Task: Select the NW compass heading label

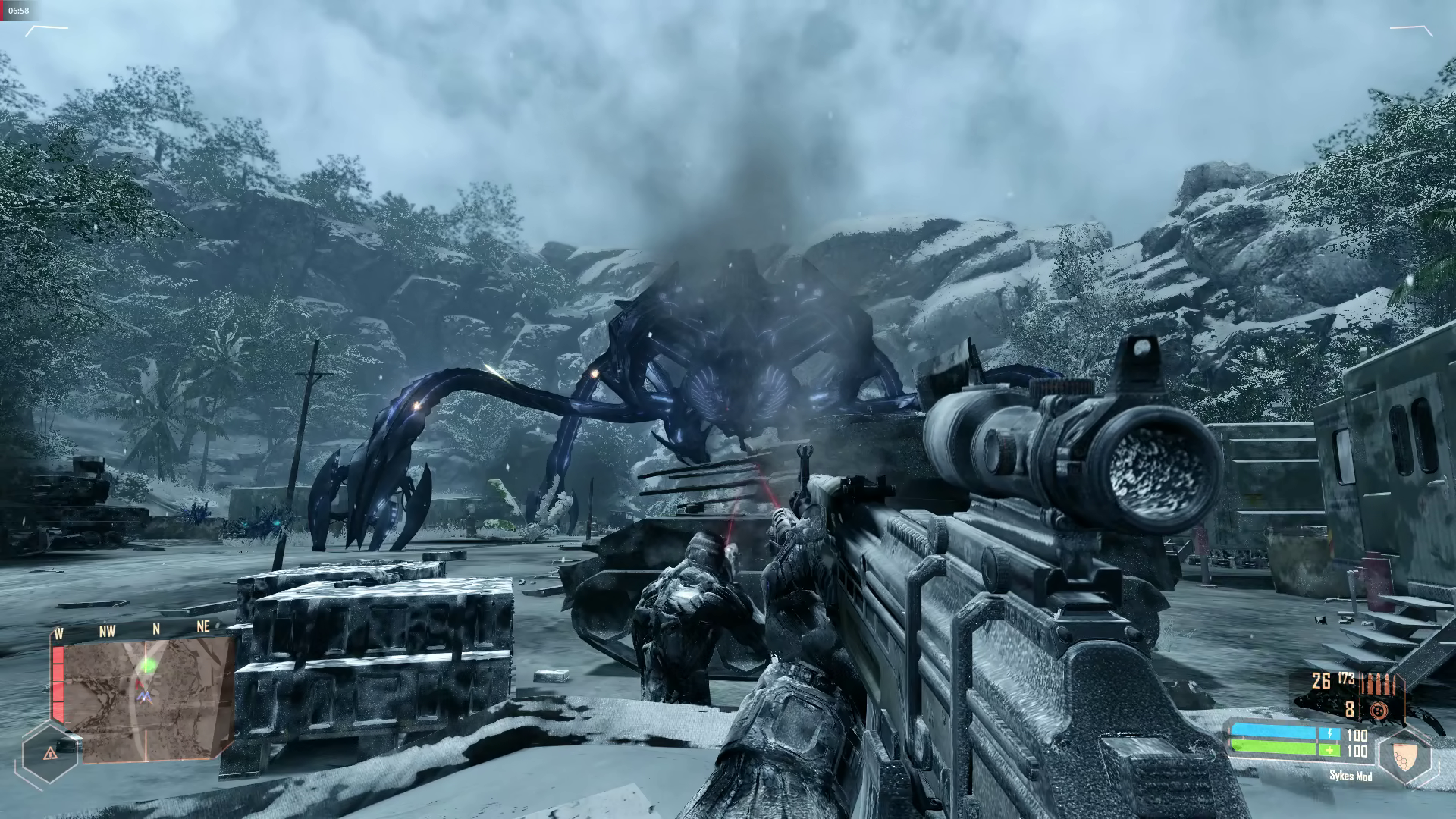Action: pos(108,629)
